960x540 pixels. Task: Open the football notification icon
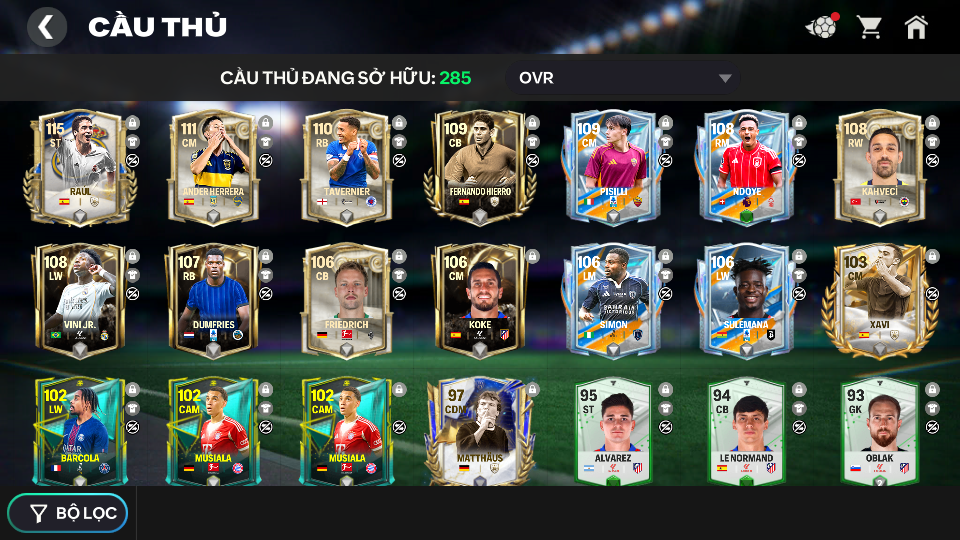820,27
